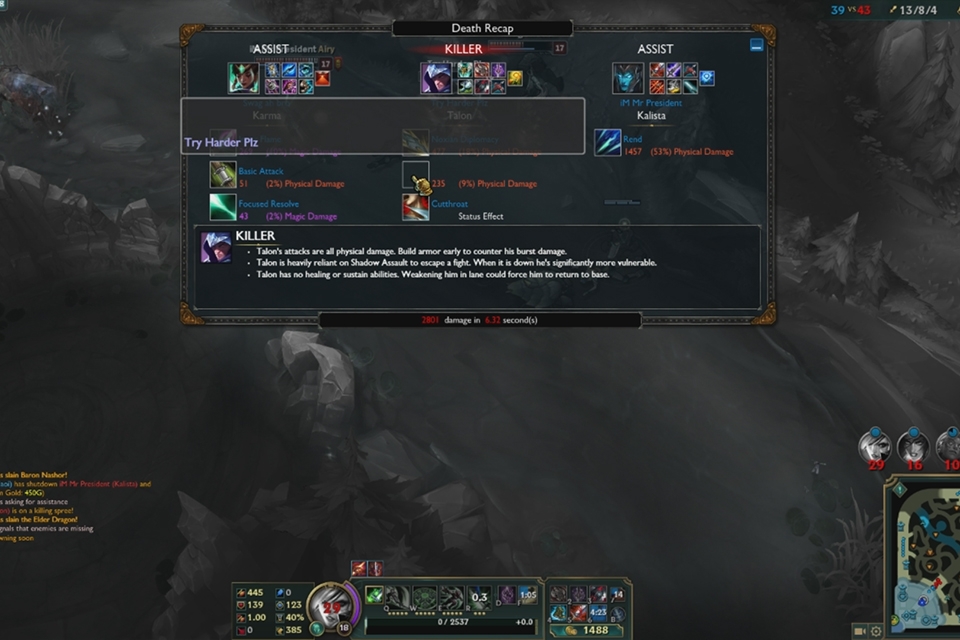This screenshot has height=640, width=960.
Task: Click the F summoner spell on cooldown
Action: click(x=527, y=595)
